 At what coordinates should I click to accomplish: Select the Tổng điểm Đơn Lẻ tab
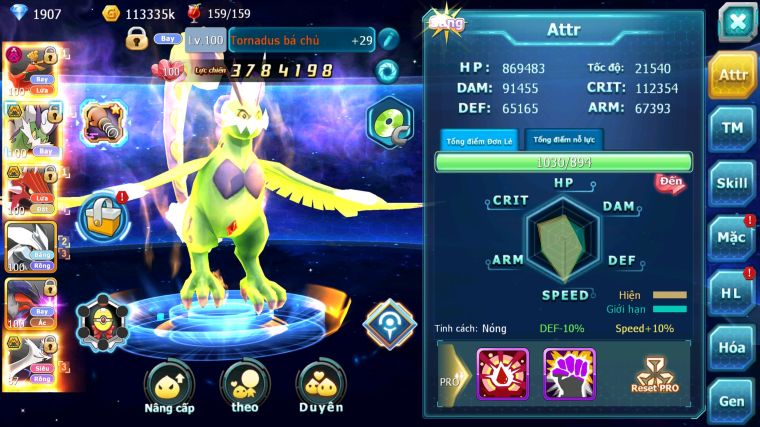coord(480,140)
